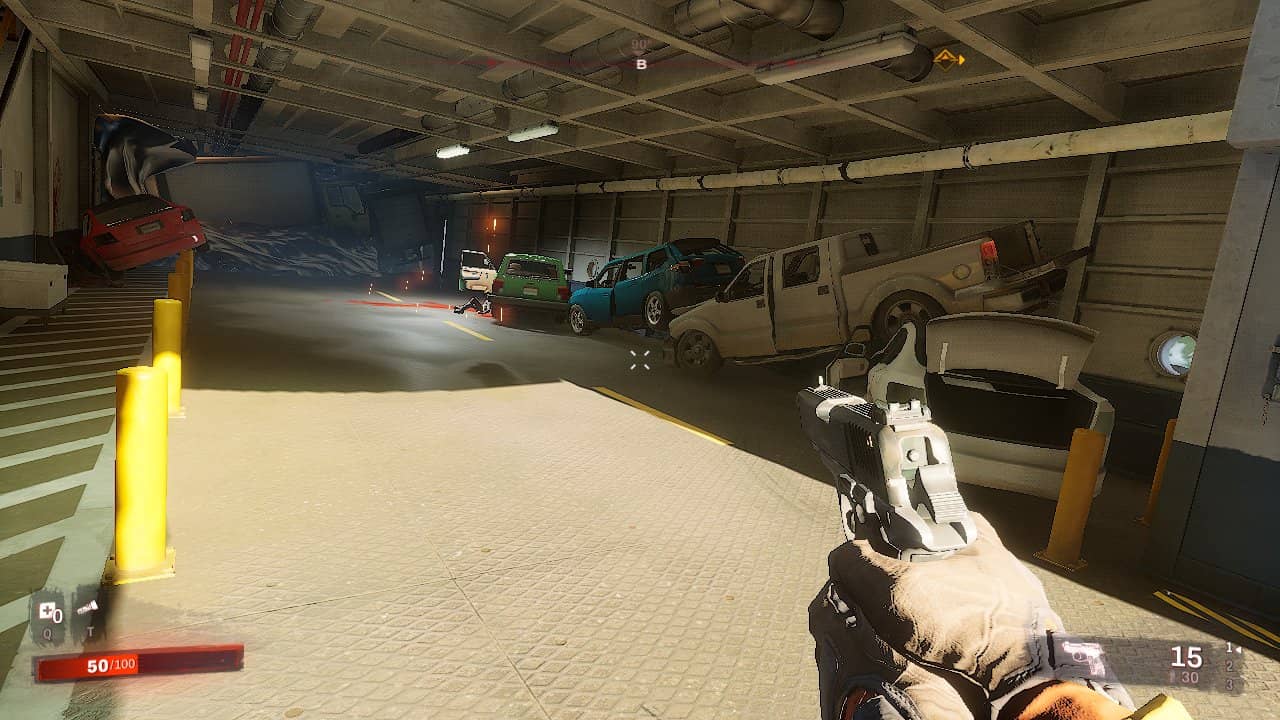1280x720 pixels.
Task: Click the orange objective A marker
Action: coord(947,59)
